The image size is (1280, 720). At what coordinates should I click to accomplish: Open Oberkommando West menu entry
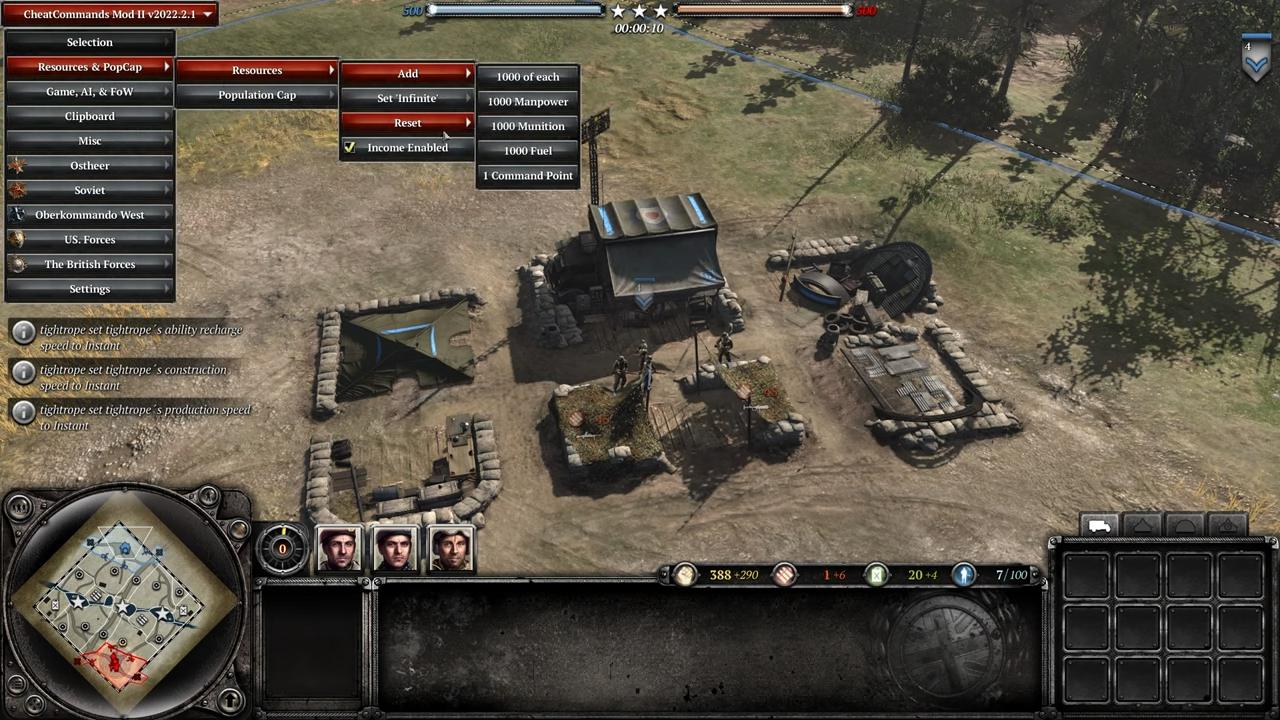90,215
